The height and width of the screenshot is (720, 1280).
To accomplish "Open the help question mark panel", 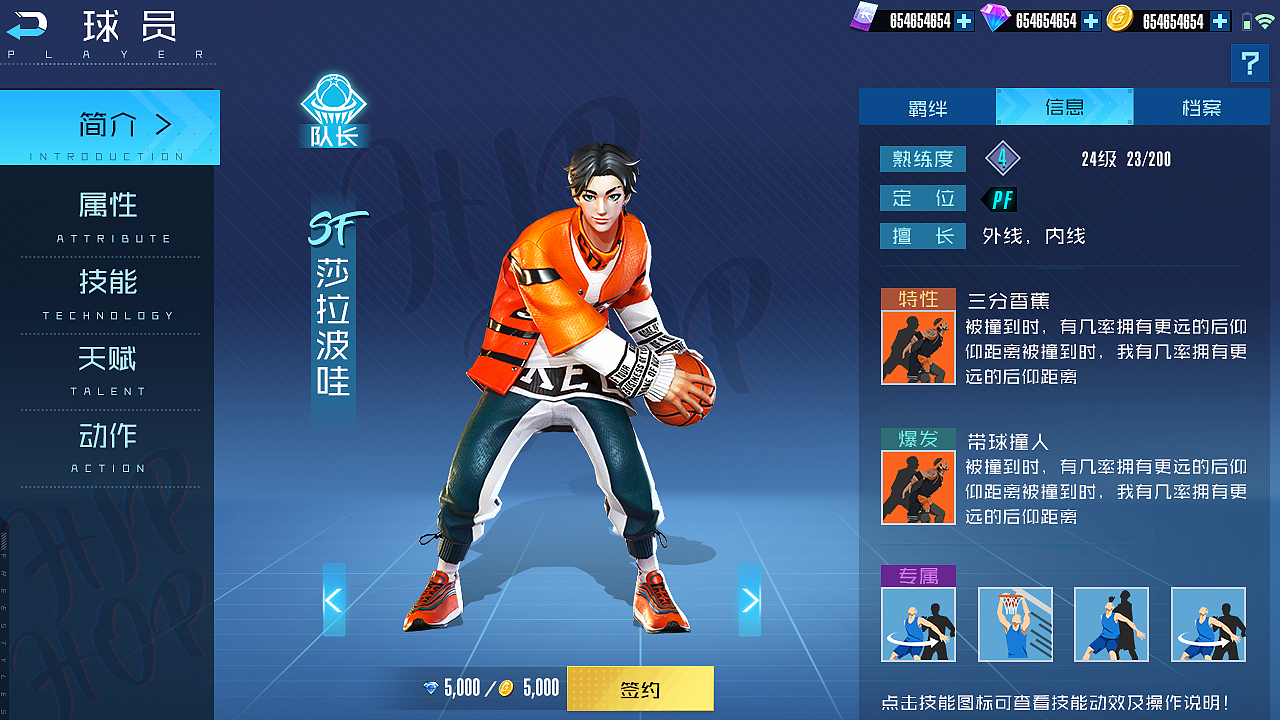I will click(1249, 63).
